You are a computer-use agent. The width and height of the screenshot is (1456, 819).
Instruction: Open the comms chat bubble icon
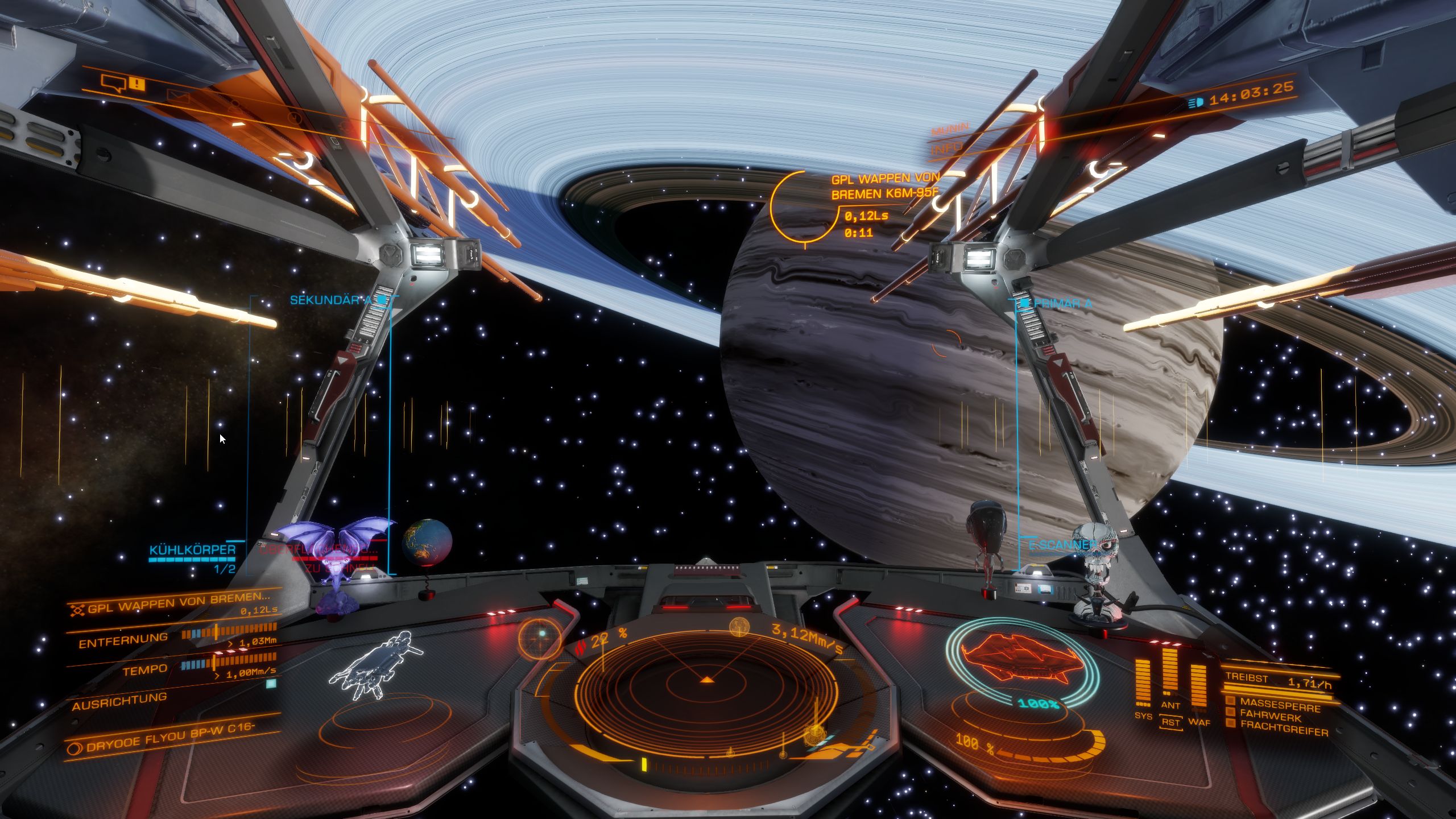pyautogui.click(x=113, y=84)
